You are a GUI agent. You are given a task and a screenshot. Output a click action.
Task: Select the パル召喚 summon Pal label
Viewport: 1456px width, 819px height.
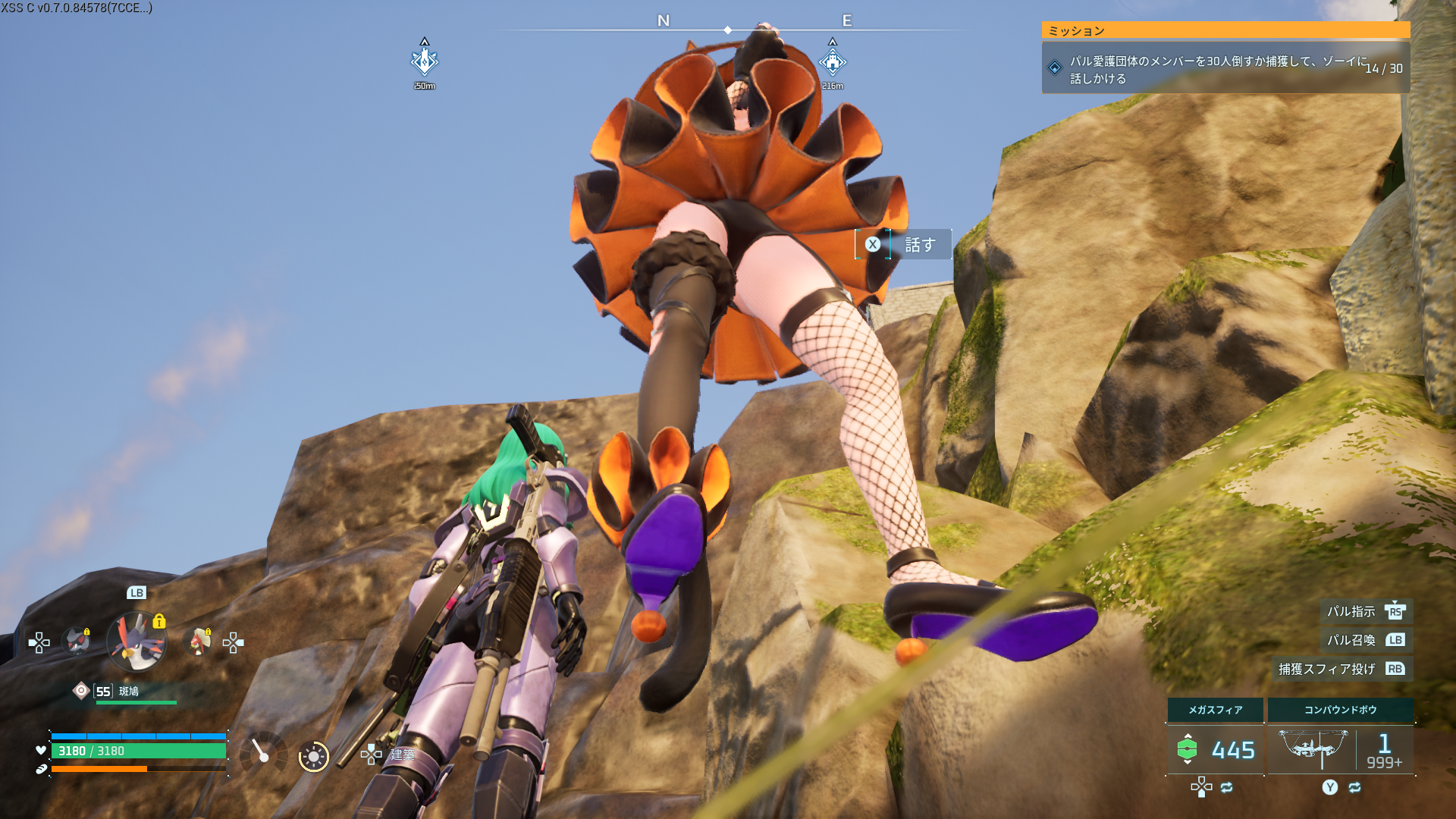pos(1351,640)
